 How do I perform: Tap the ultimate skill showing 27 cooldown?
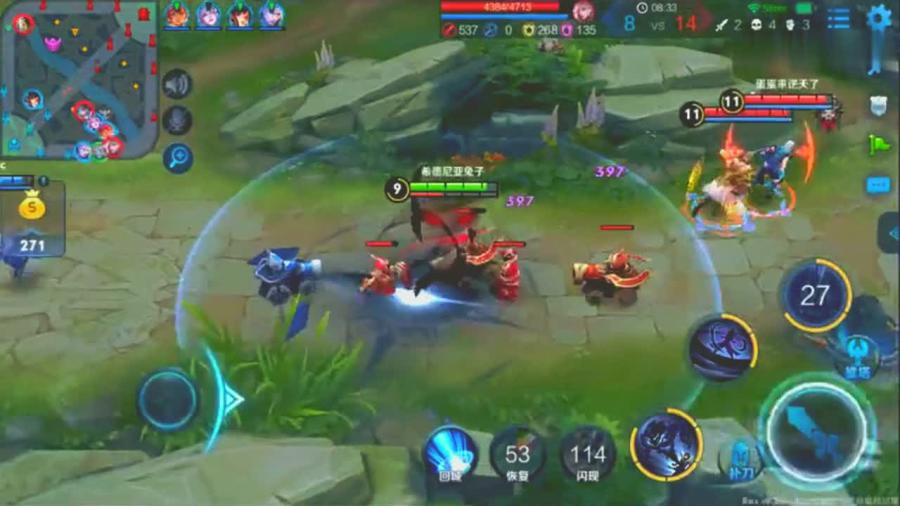click(815, 295)
